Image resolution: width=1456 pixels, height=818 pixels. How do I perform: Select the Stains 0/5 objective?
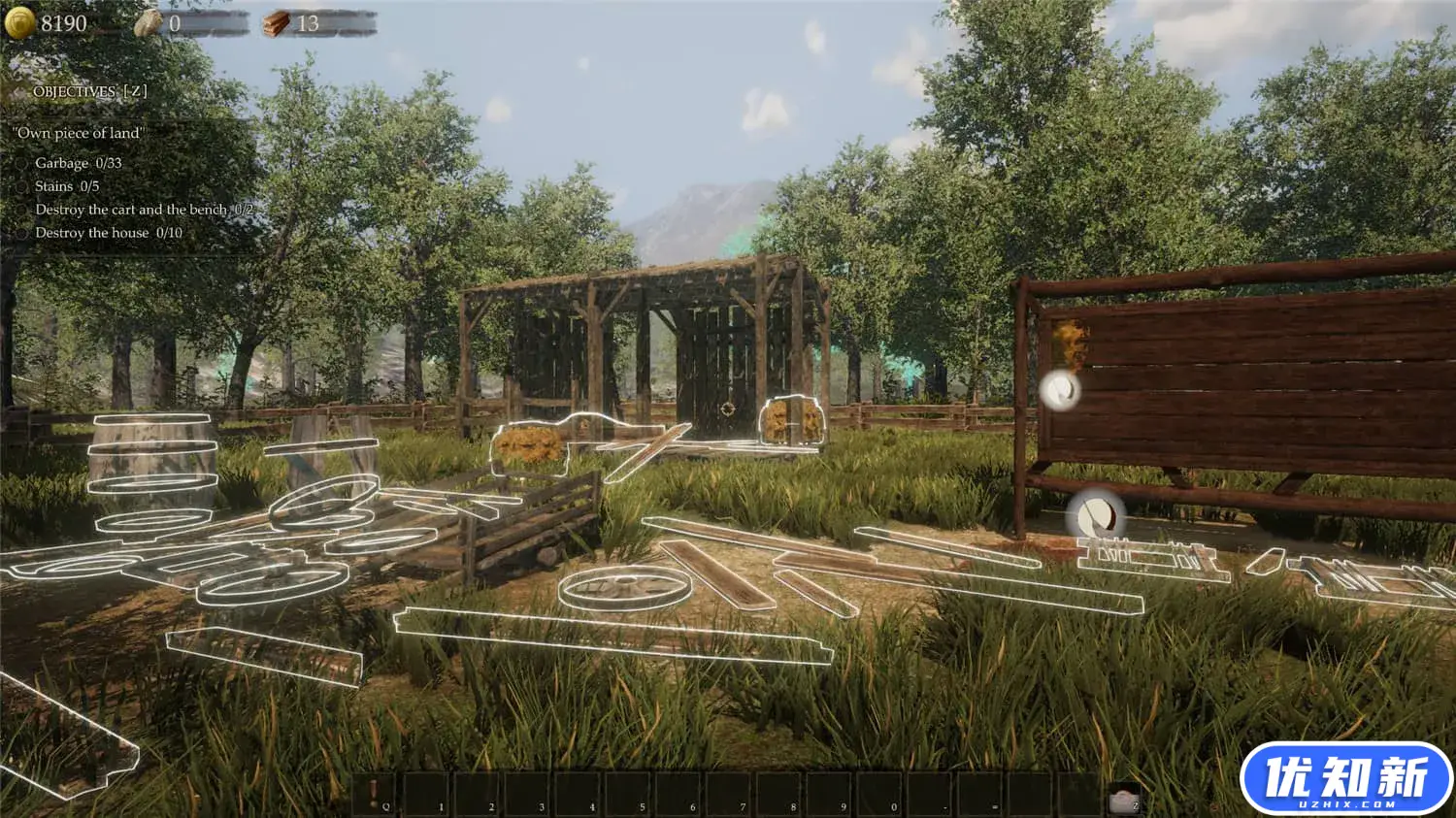[x=67, y=186]
